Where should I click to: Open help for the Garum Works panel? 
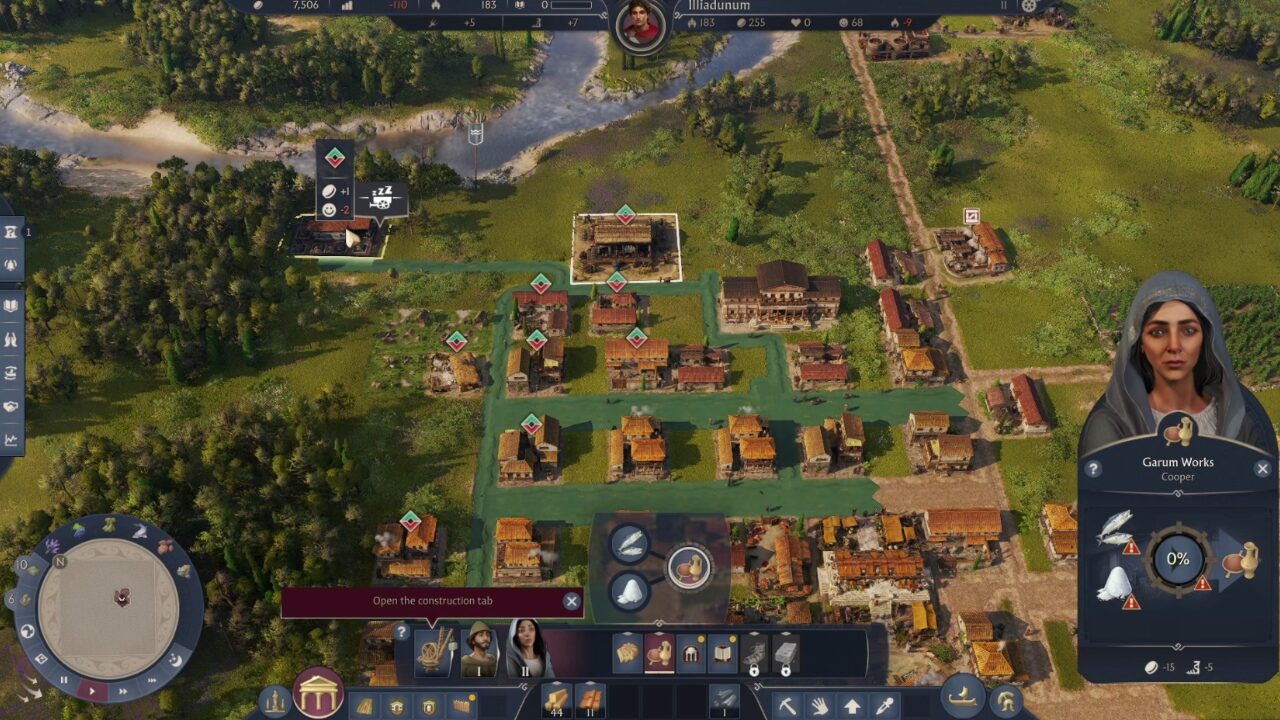tap(1093, 468)
